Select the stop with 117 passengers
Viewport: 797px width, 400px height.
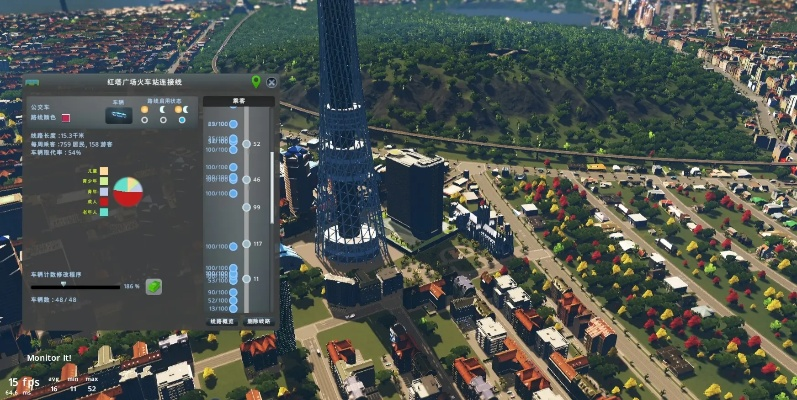pos(233,245)
